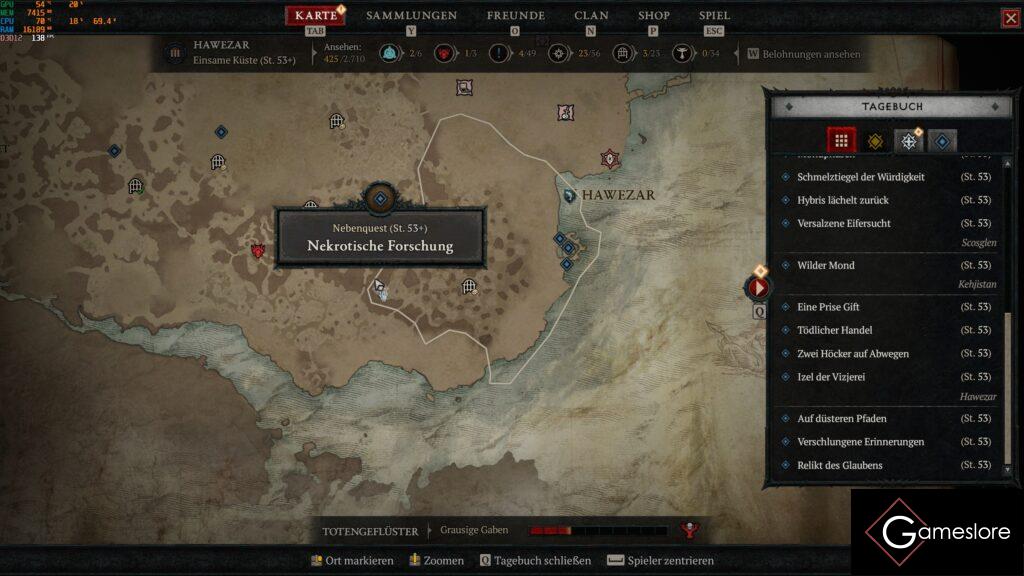Select the quest Schmelztiegel der Würdigkeit
Image resolution: width=1024 pixels, height=576 pixels.
click(860, 177)
